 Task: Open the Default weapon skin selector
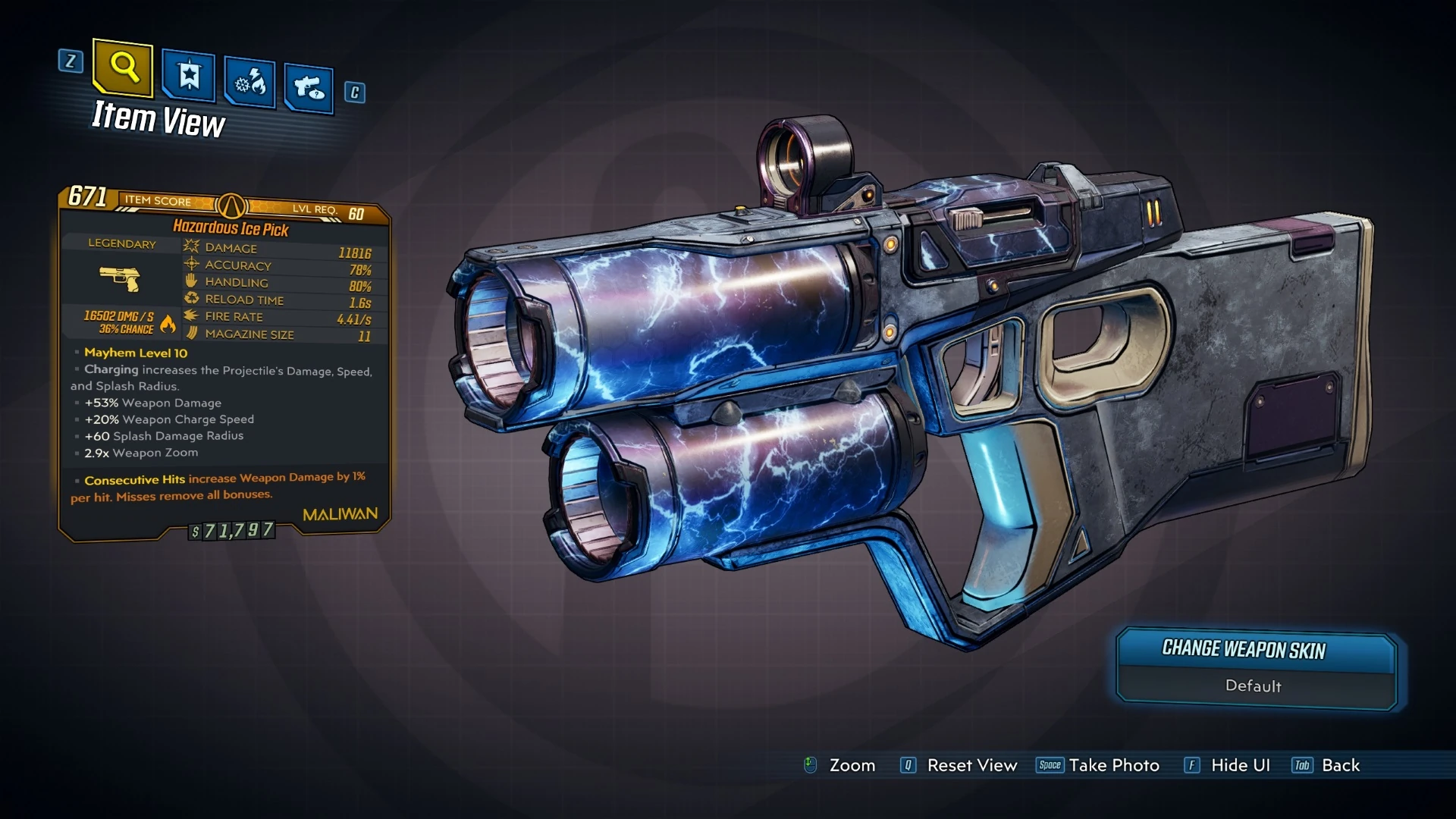1255,686
